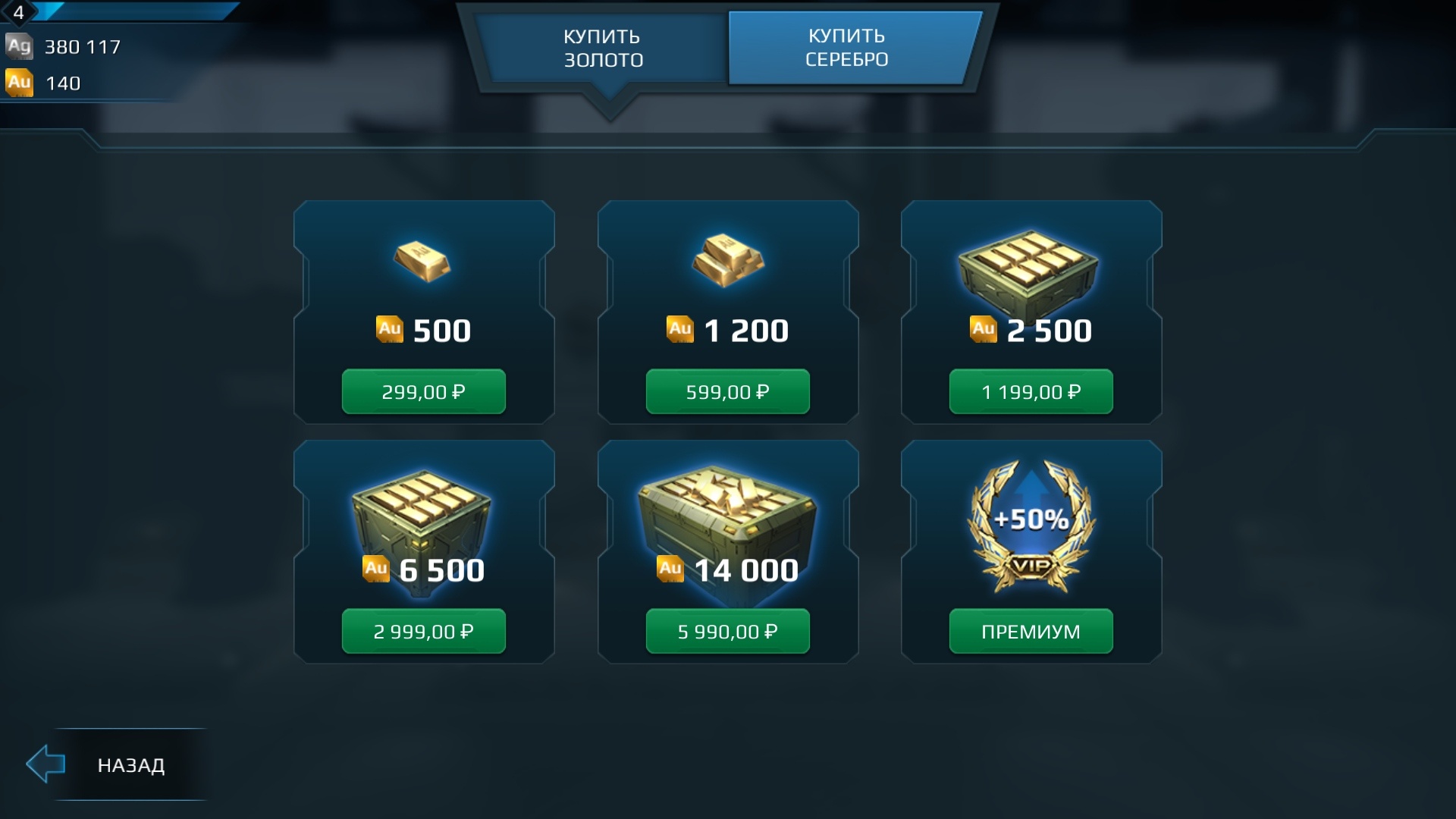This screenshot has width=1456, height=819.
Task: Open the Купить серебро tab
Action: pos(847,48)
